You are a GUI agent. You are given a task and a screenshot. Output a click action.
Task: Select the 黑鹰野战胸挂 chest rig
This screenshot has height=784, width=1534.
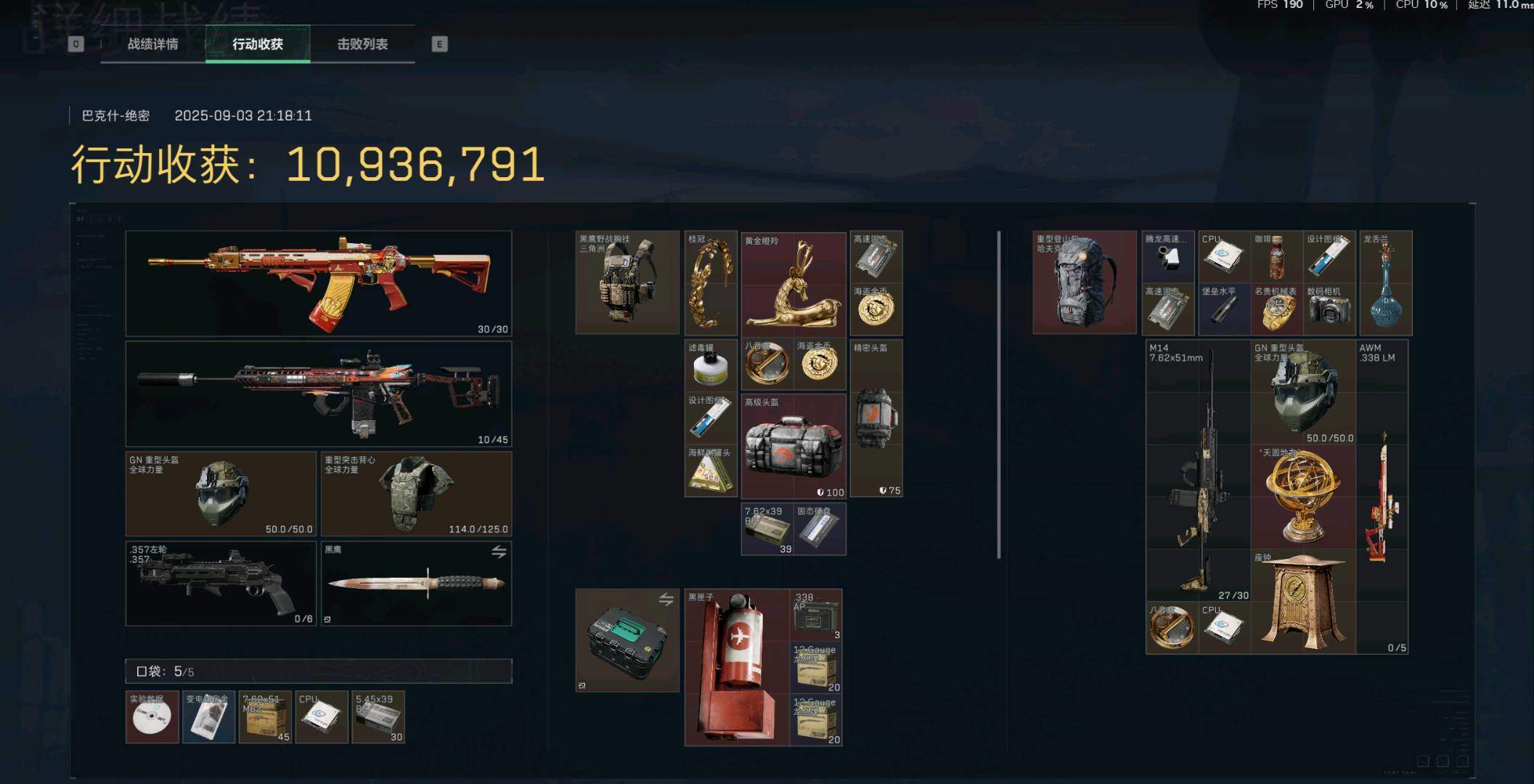tap(627, 282)
